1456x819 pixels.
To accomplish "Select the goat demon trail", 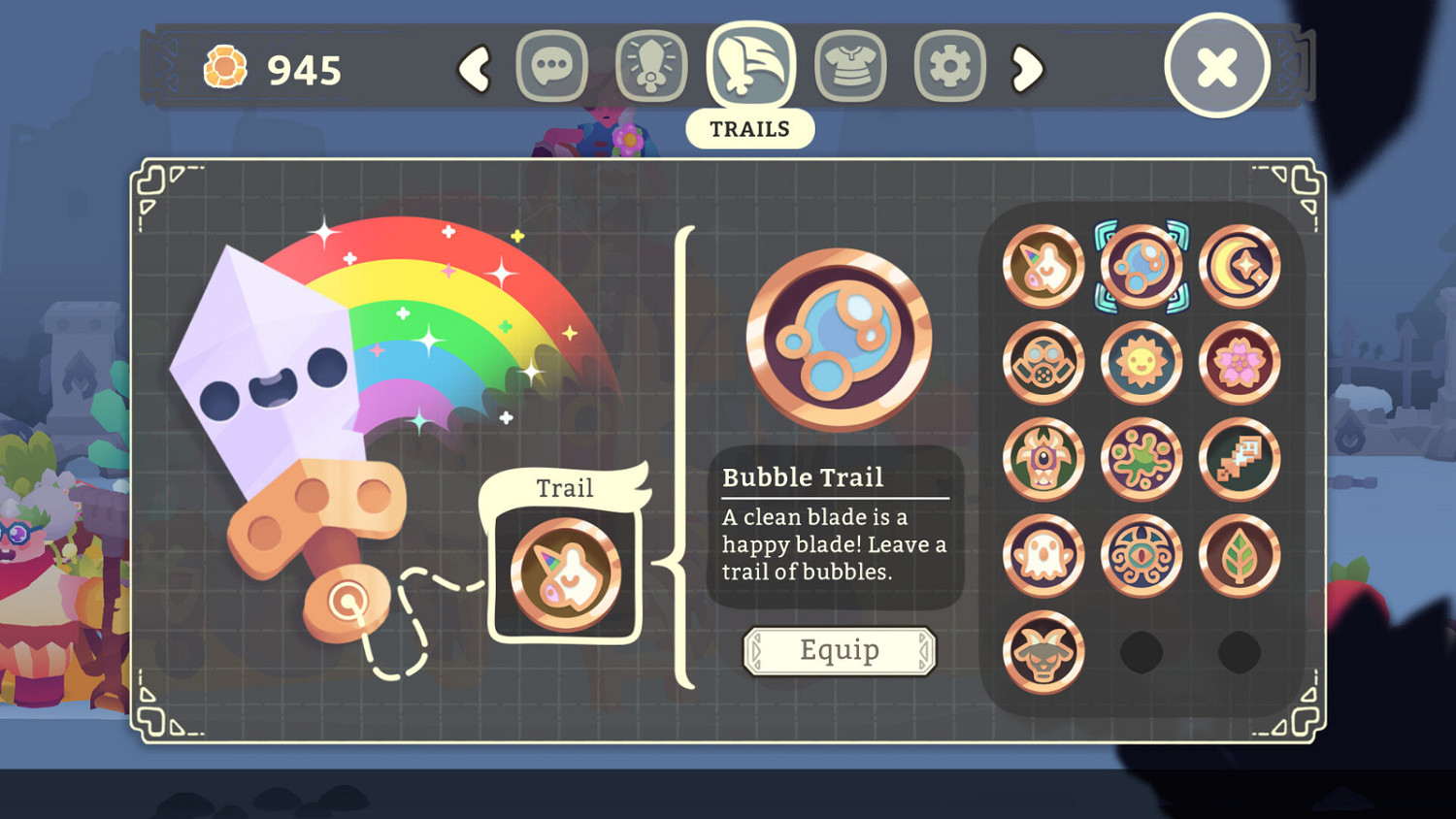I will (x=1043, y=652).
